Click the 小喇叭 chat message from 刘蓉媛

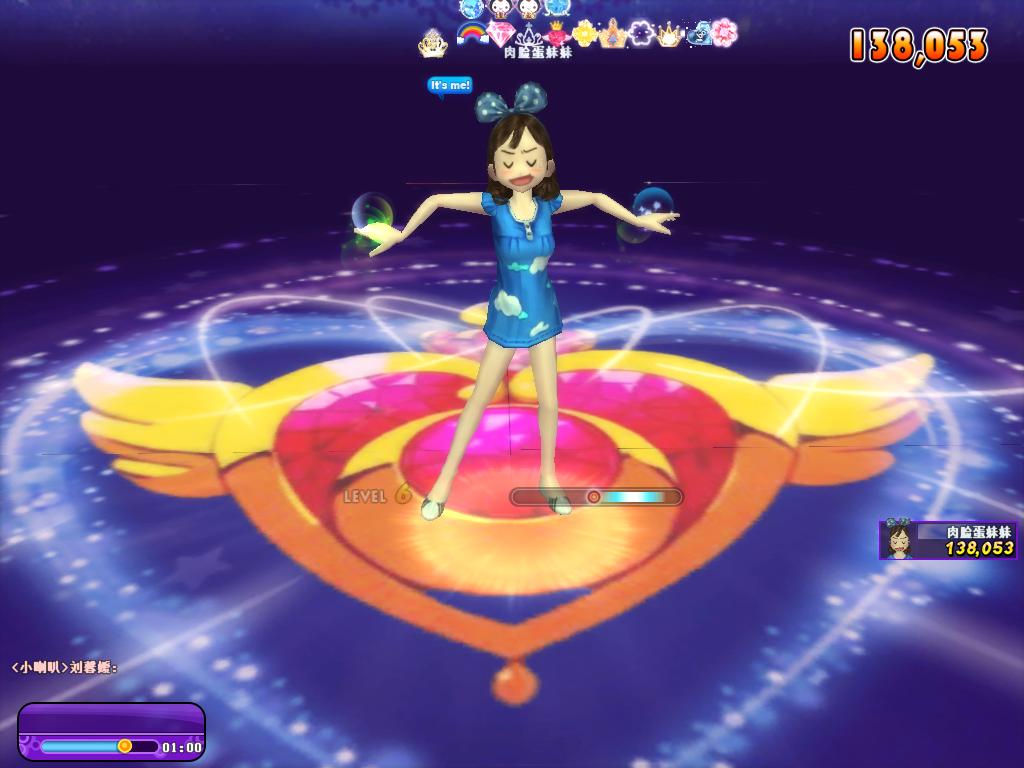tap(65, 667)
